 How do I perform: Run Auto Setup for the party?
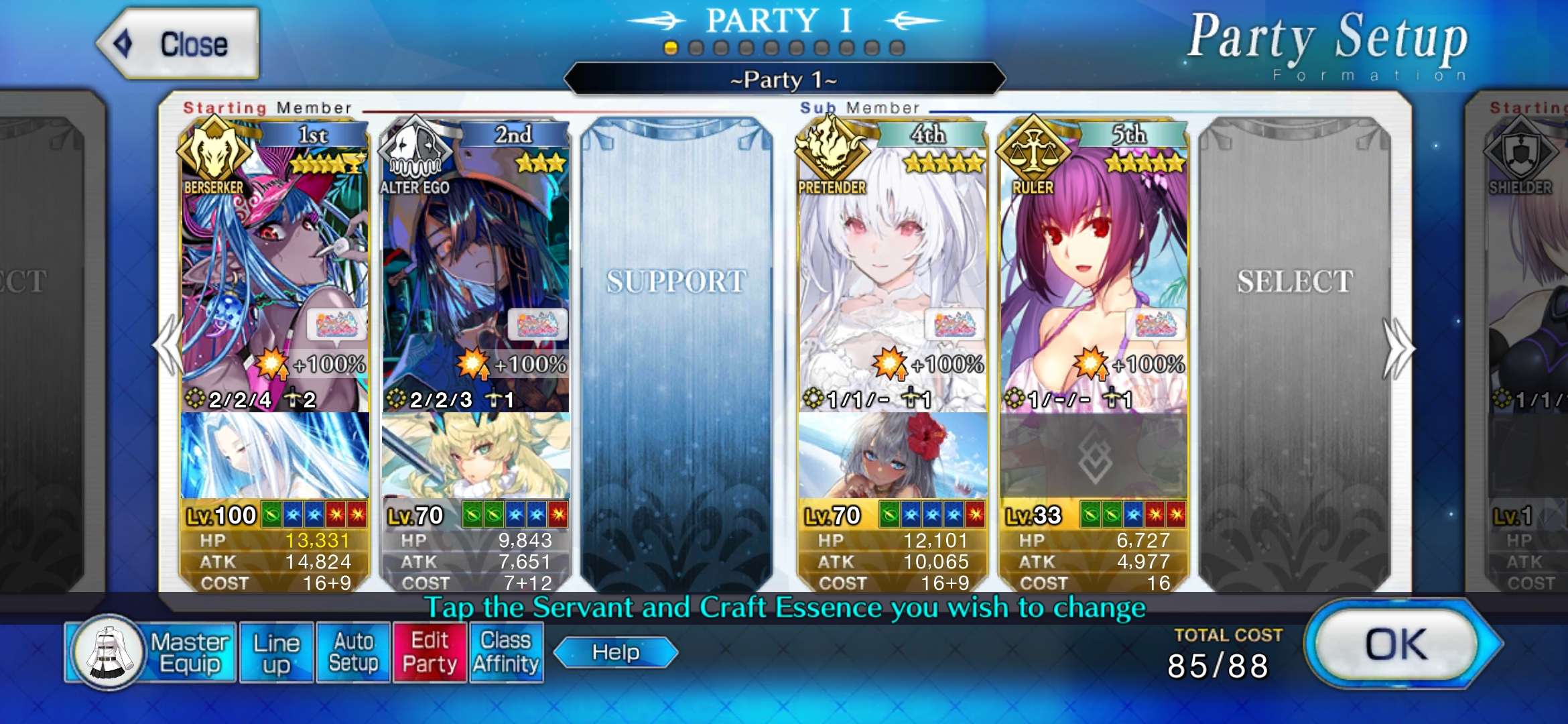click(x=353, y=652)
